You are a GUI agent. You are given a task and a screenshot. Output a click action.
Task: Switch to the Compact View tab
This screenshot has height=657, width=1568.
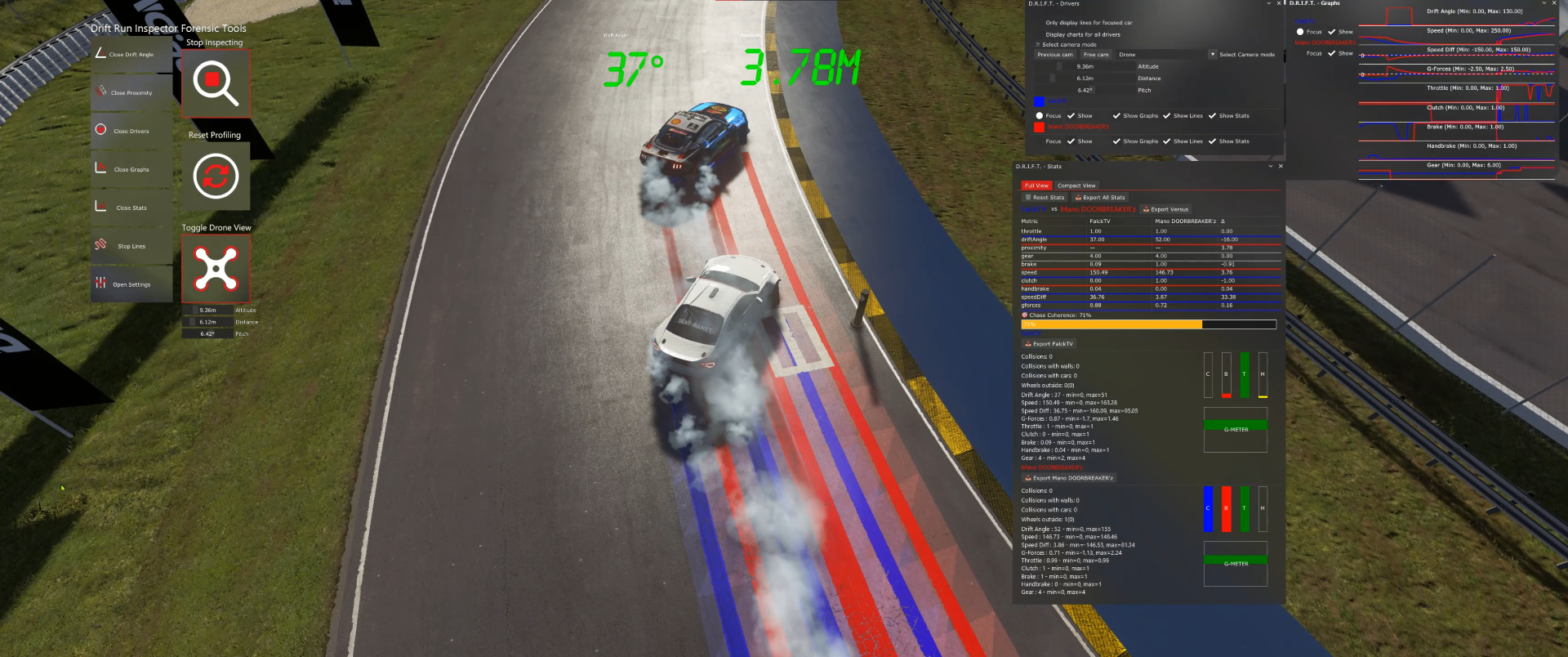click(1076, 185)
